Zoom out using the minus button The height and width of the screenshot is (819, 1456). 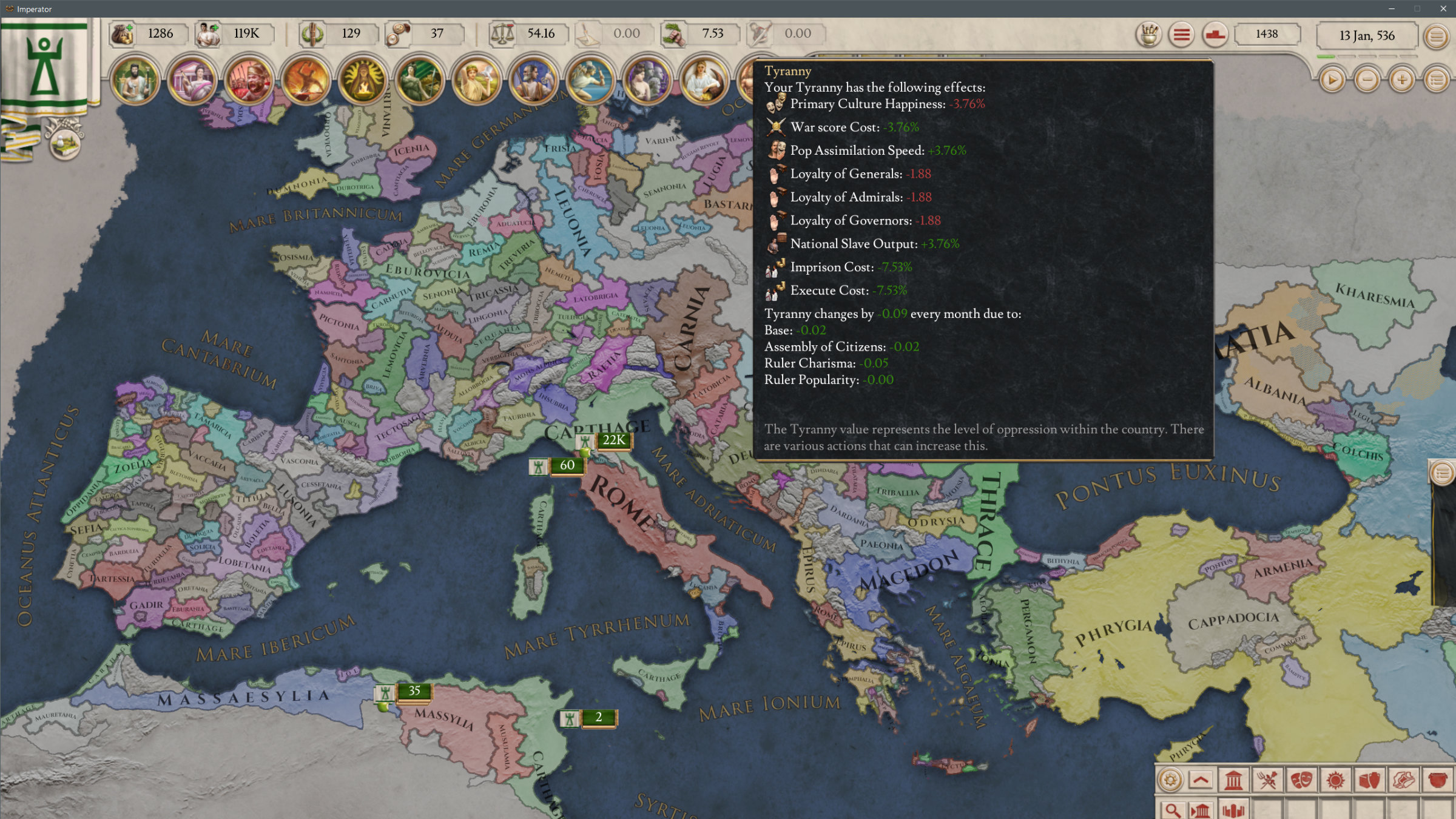pos(1368,80)
